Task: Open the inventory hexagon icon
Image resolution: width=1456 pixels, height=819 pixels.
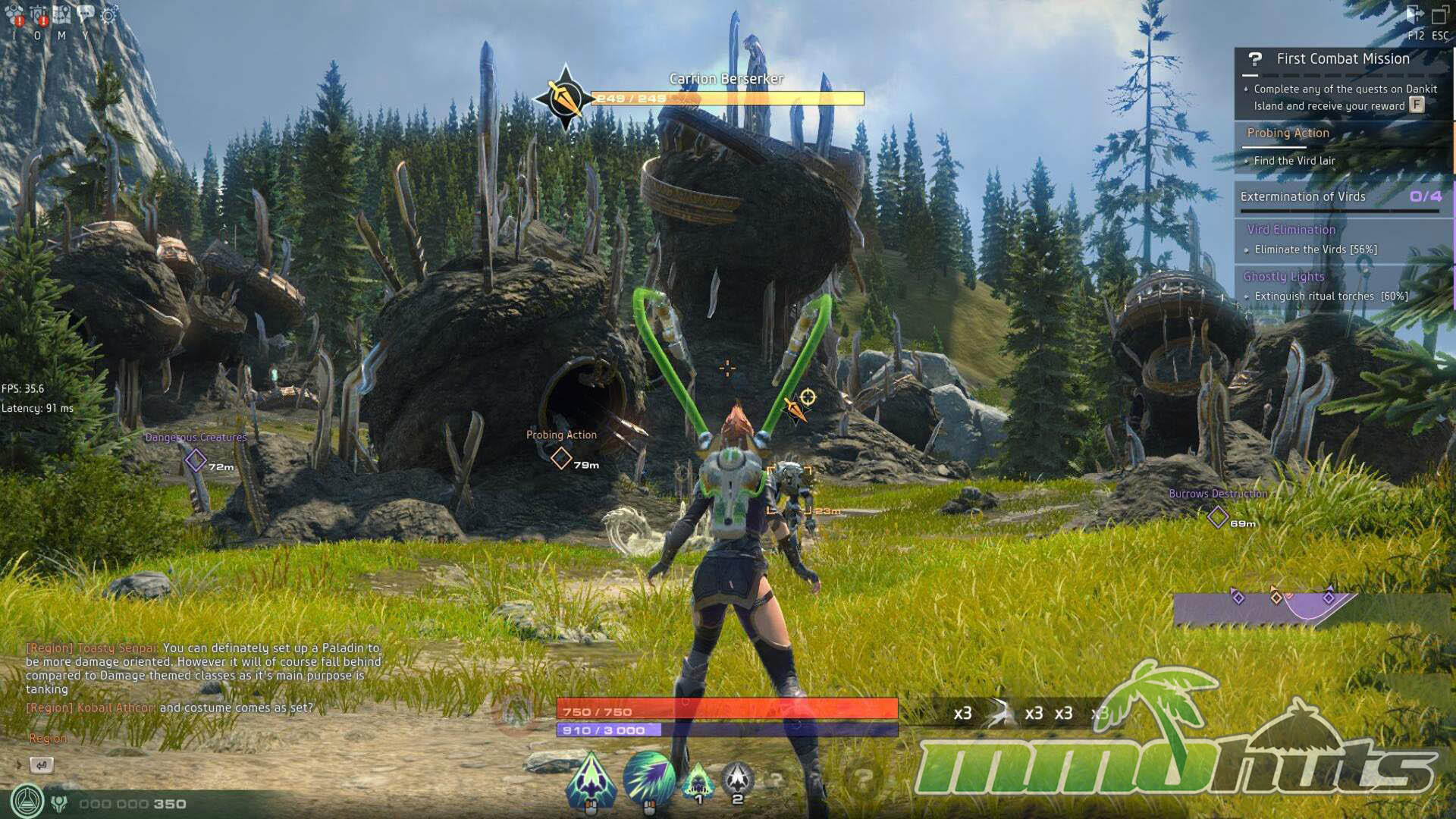Action: [14, 14]
